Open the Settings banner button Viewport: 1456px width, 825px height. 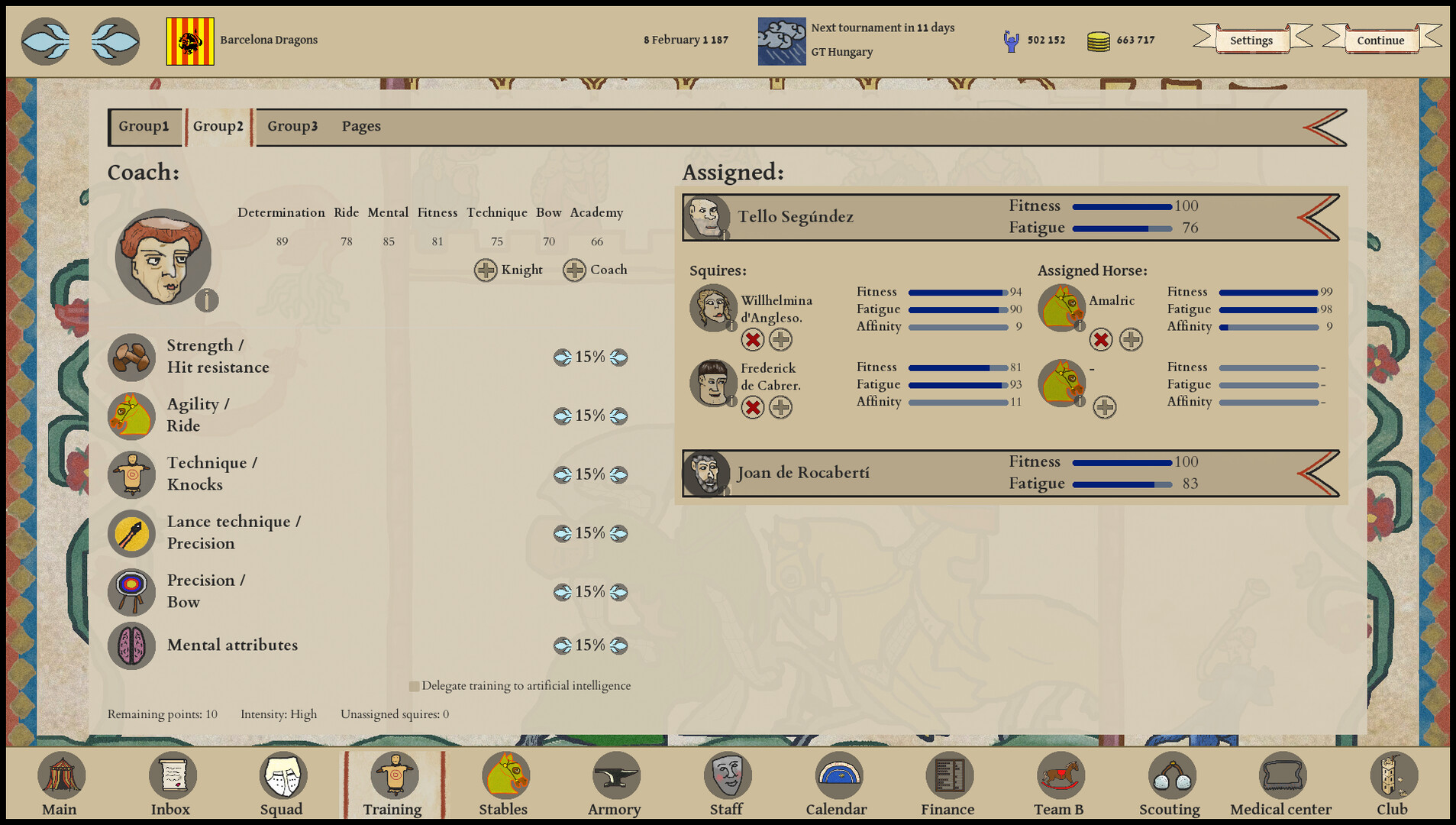[x=1251, y=40]
